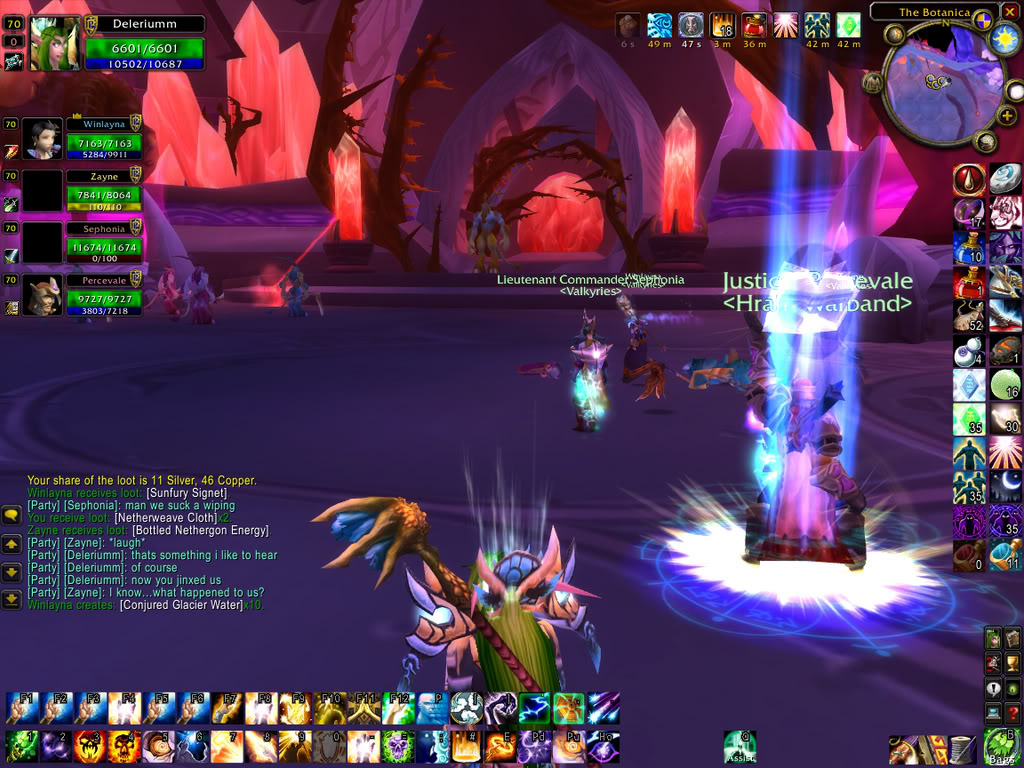Target party member Percevale's frame
The image size is (1024, 768).
tap(103, 294)
